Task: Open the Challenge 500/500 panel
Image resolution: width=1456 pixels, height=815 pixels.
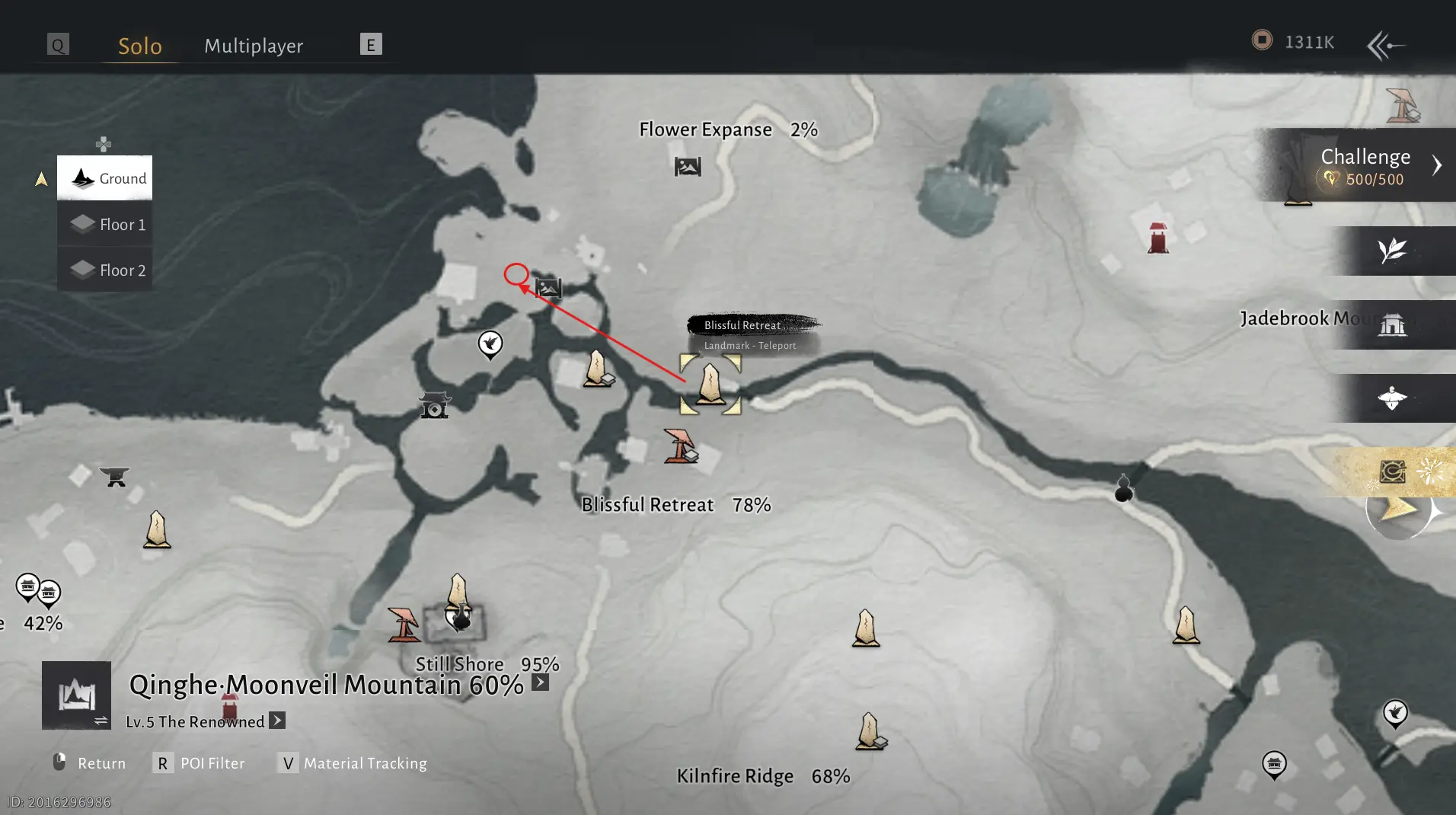Action: 1365,166
